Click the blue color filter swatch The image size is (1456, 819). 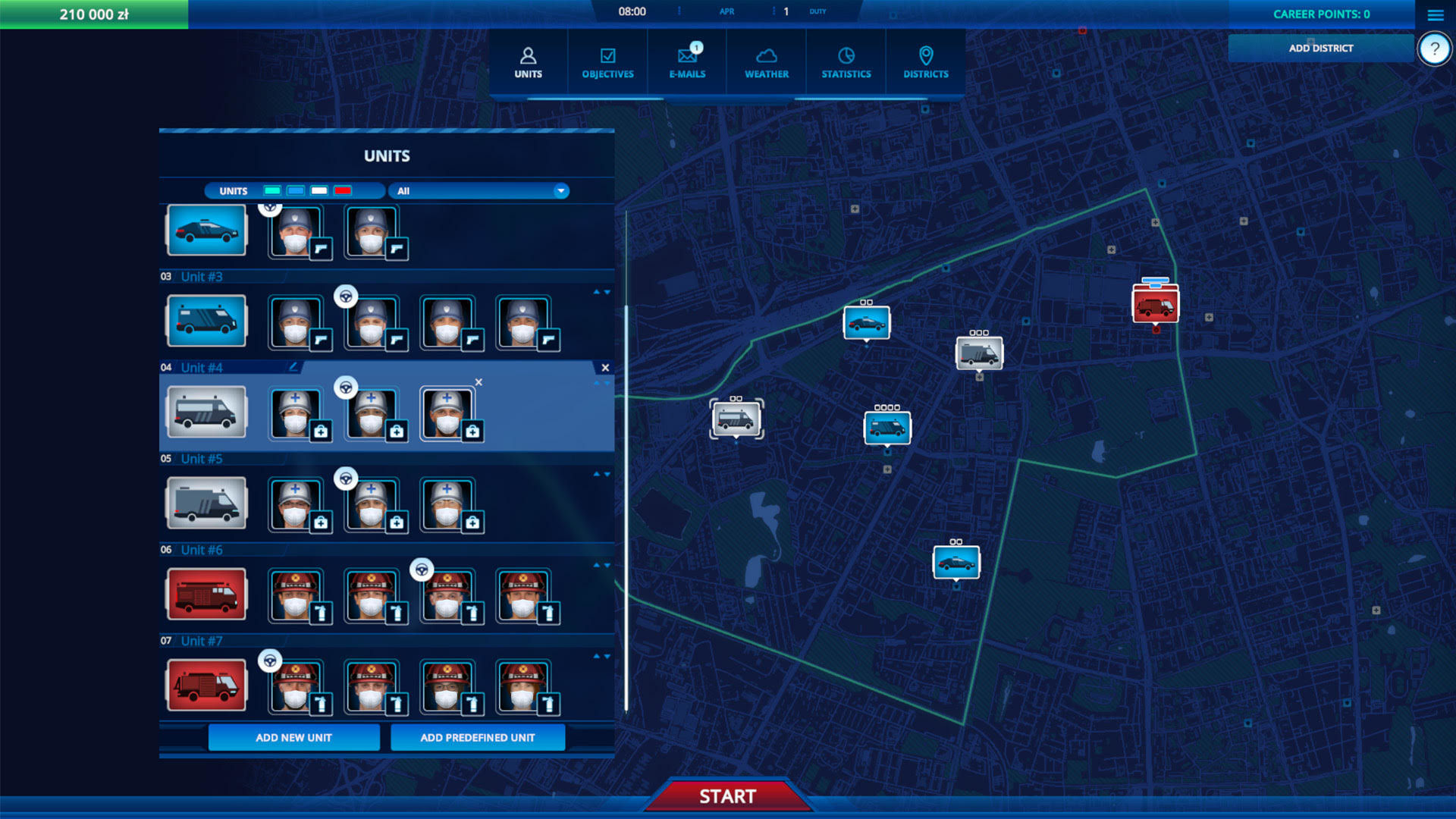coord(294,190)
